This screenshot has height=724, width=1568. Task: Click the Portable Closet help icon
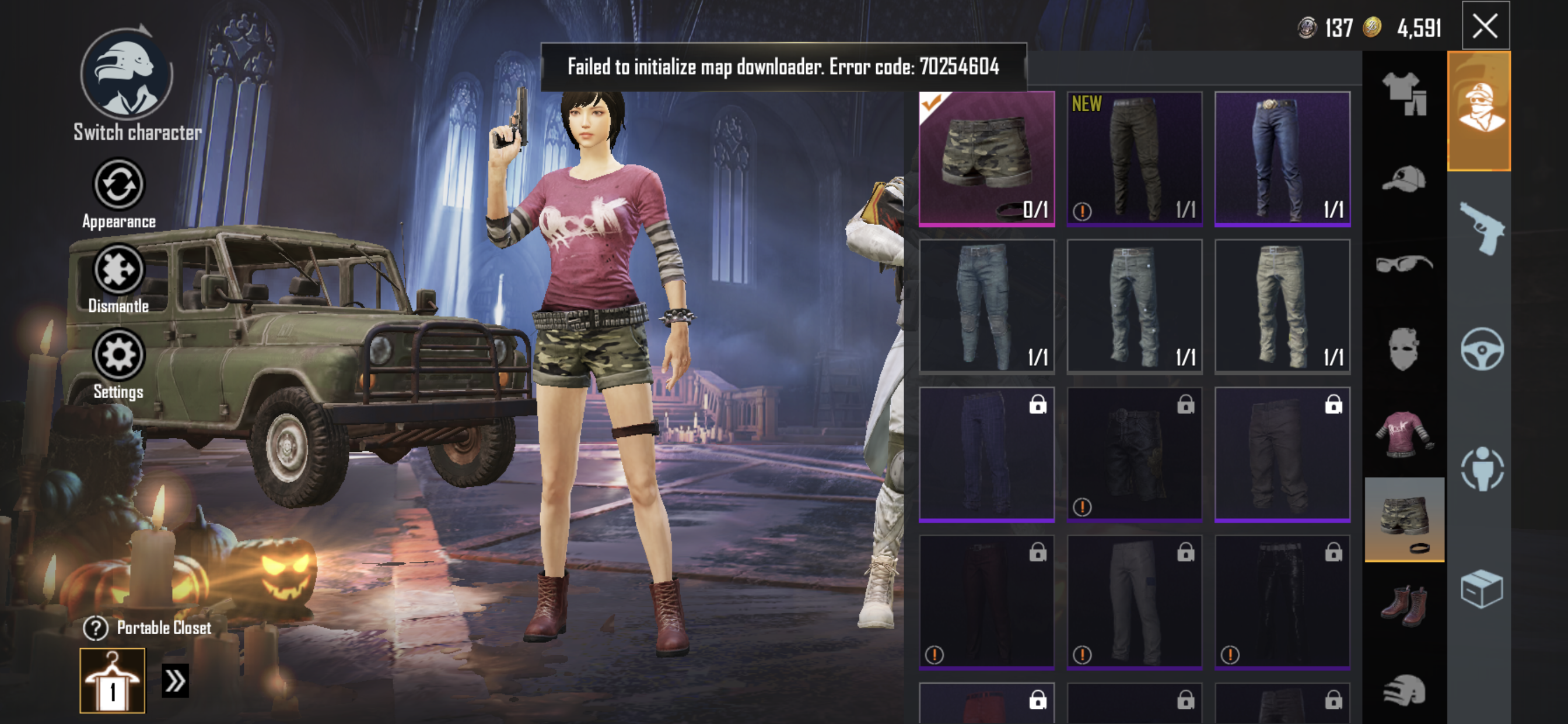click(x=96, y=628)
